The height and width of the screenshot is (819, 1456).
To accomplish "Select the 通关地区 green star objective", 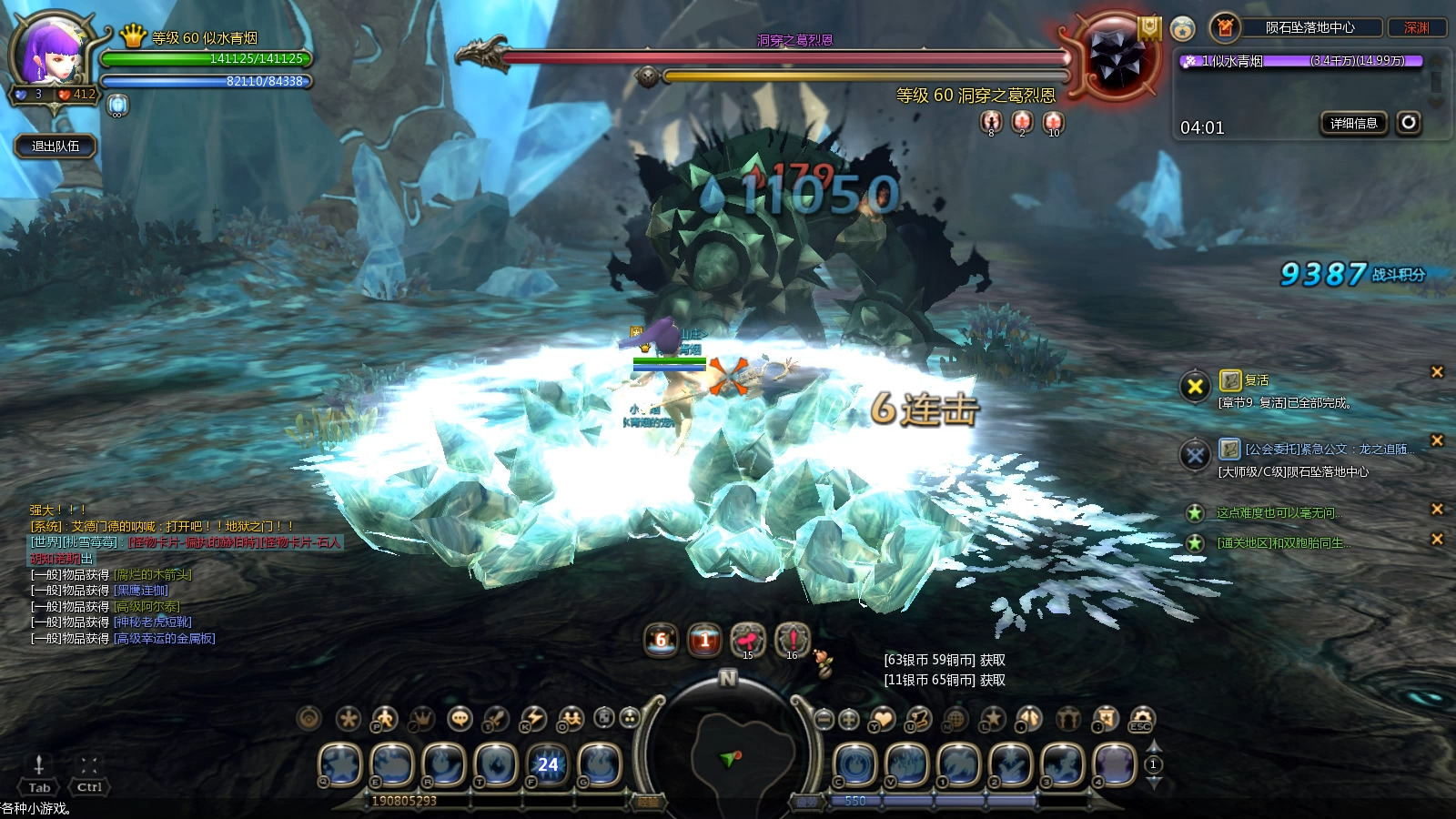I will pyautogui.click(x=1283, y=543).
